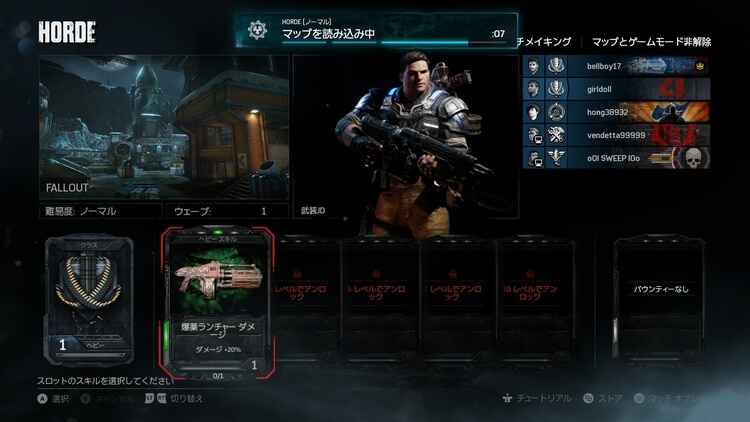Select player oOl SWEEP lOo row
This screenshot has width=750, height=422.
point(616,158)
